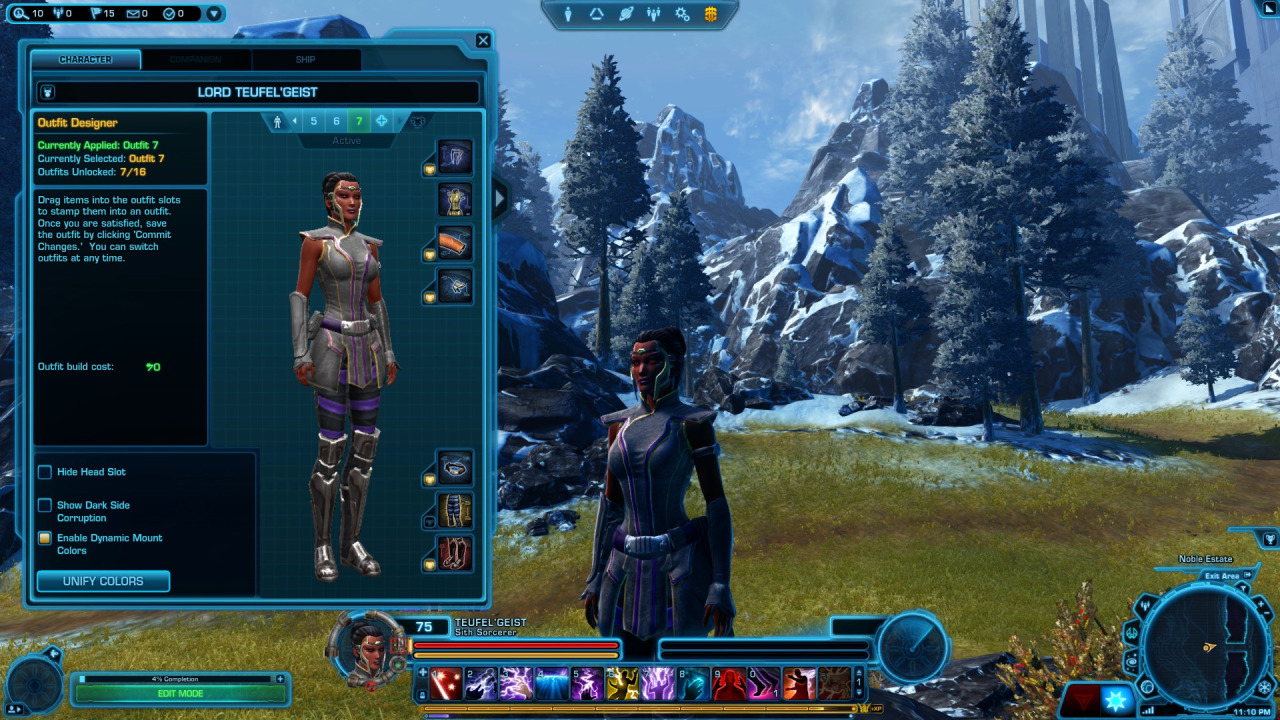The image size is (1280, 720).
Task: Open the character menu person icon
Action: pos(568,14)
